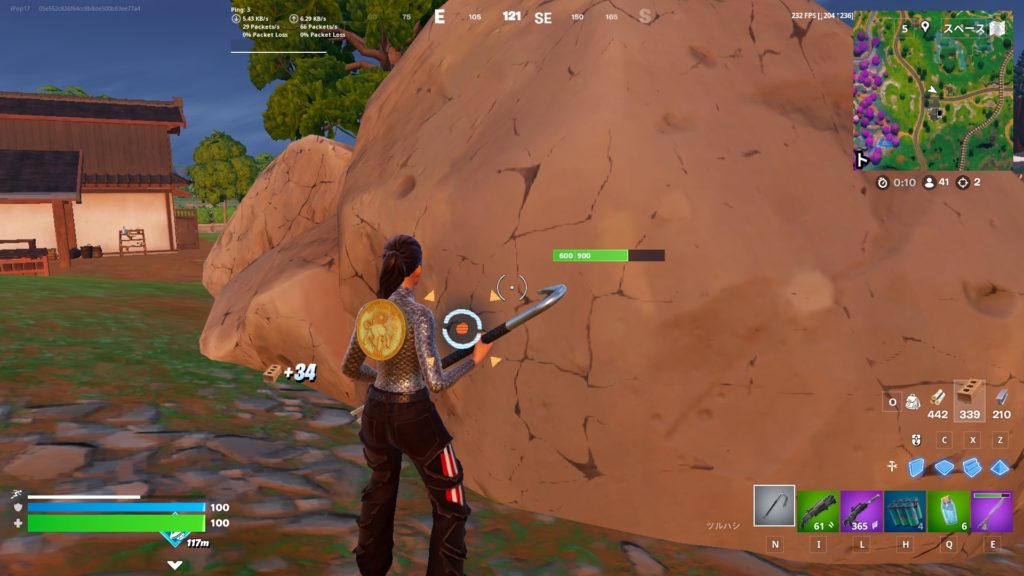Choose the wall building piece

click(917, 467)
